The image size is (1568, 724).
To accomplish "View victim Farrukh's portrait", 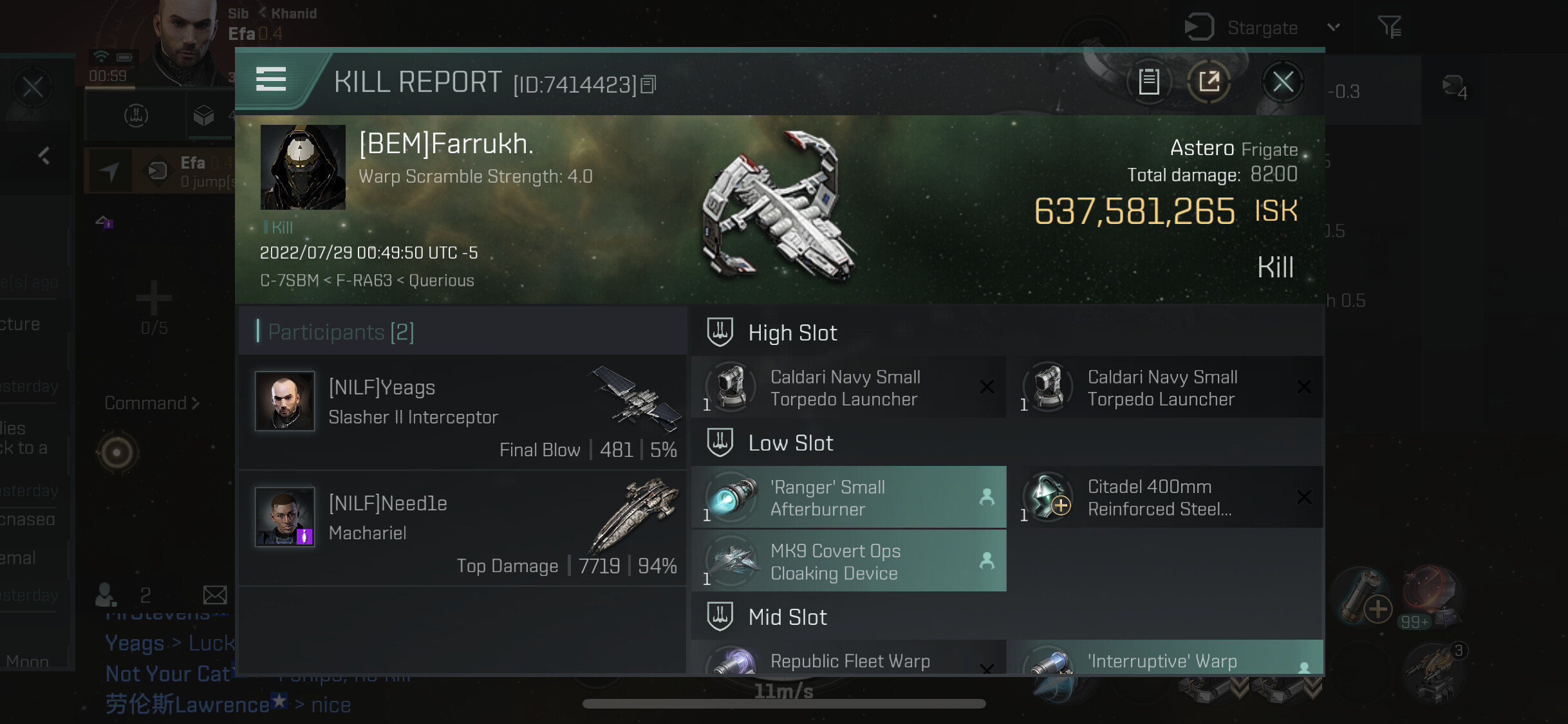I will [x=303, y=167].
